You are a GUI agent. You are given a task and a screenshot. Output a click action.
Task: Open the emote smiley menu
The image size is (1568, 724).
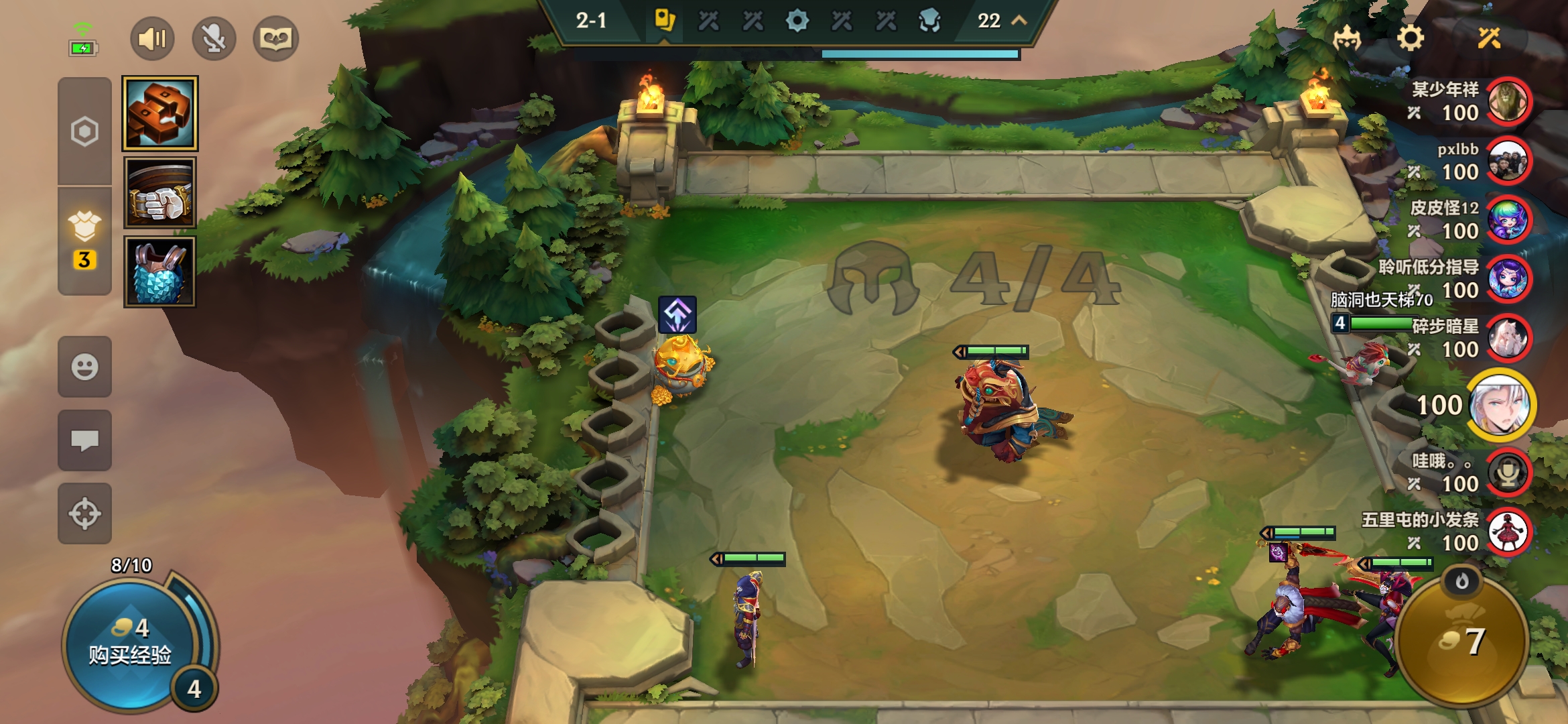click(84, 367)
